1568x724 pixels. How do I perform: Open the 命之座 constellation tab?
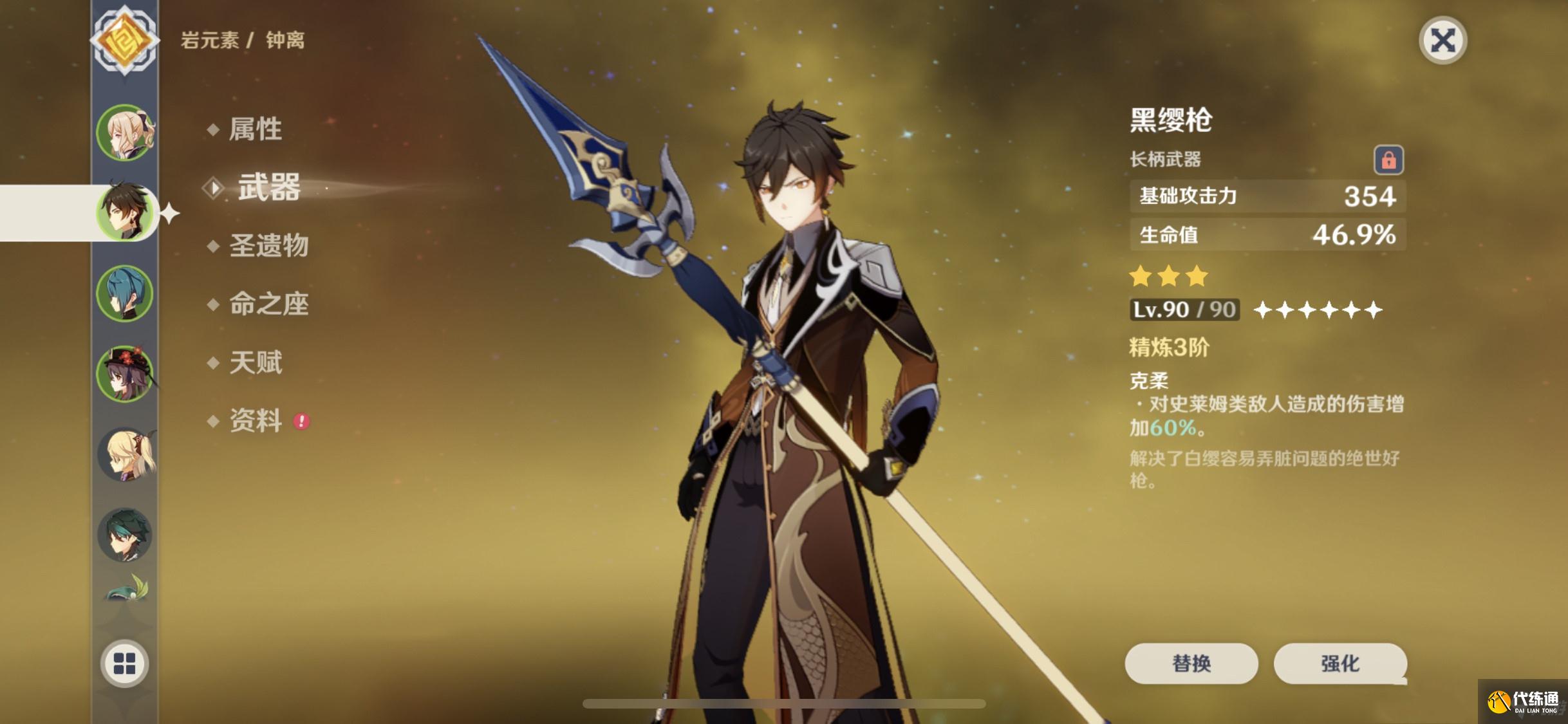coord(268,304)
